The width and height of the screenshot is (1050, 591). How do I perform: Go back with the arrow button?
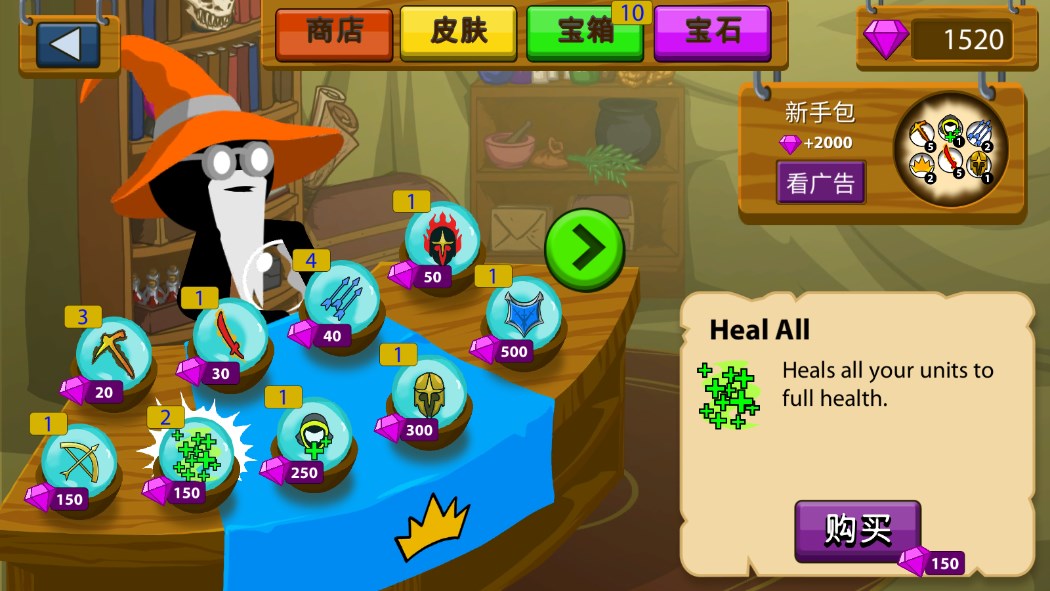(68, 43)
